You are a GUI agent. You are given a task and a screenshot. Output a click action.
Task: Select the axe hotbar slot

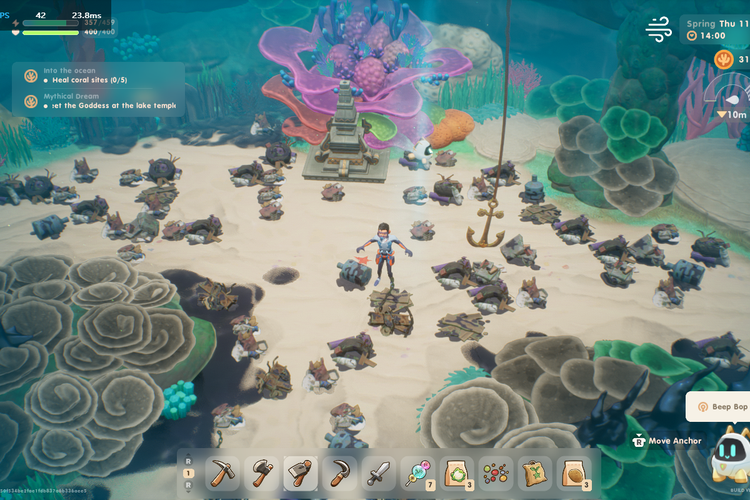262,473
